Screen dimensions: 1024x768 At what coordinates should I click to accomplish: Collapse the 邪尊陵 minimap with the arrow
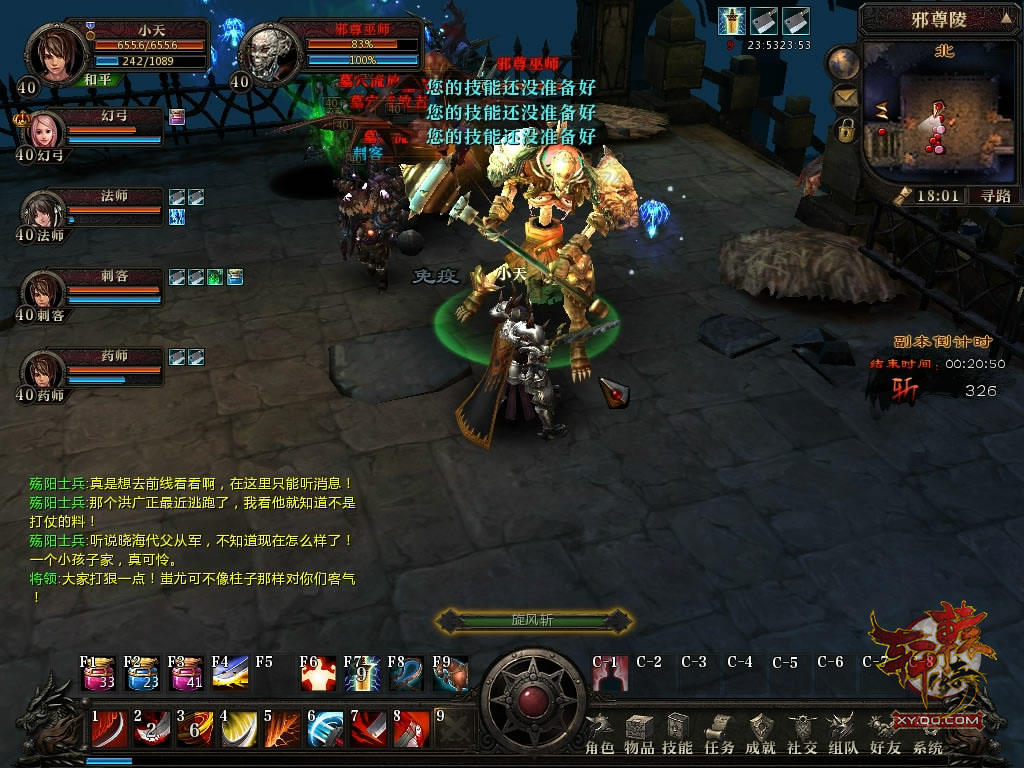pyautogui.click(x=1005, y=17)
